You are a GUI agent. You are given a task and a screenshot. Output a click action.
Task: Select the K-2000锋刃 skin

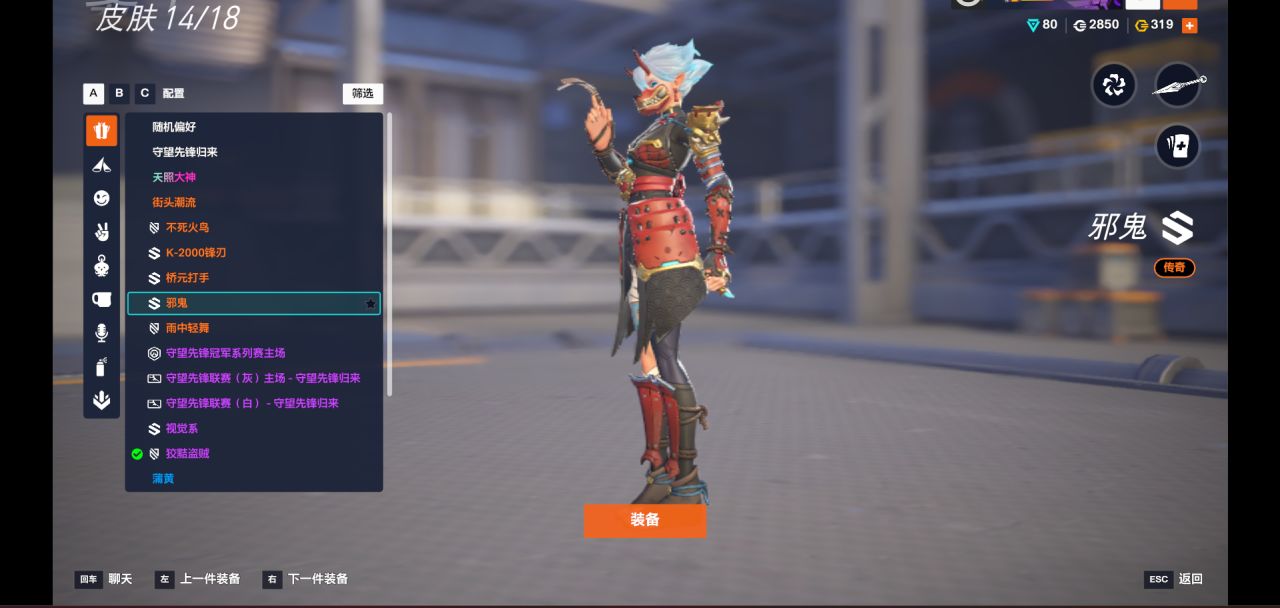click(195, 252)
